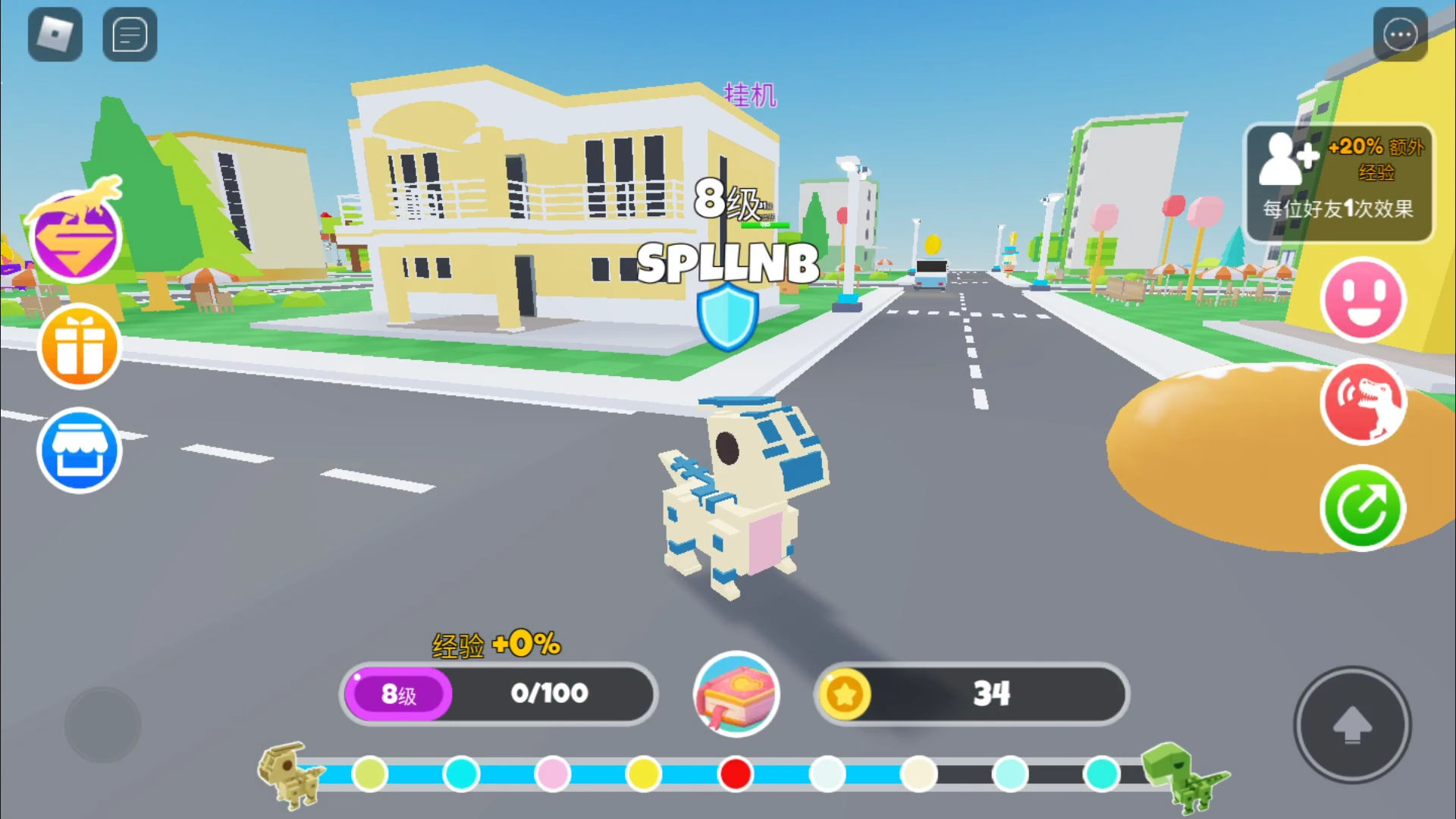Open the more options menu at top right
This screenshot has width=1456, height=819.
(1401, 34)
